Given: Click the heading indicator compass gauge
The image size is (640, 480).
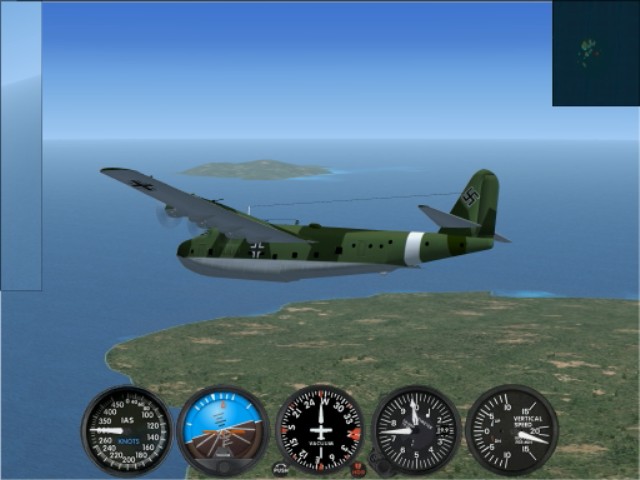Looking at the screenshot, I should [x=320, y=430].
